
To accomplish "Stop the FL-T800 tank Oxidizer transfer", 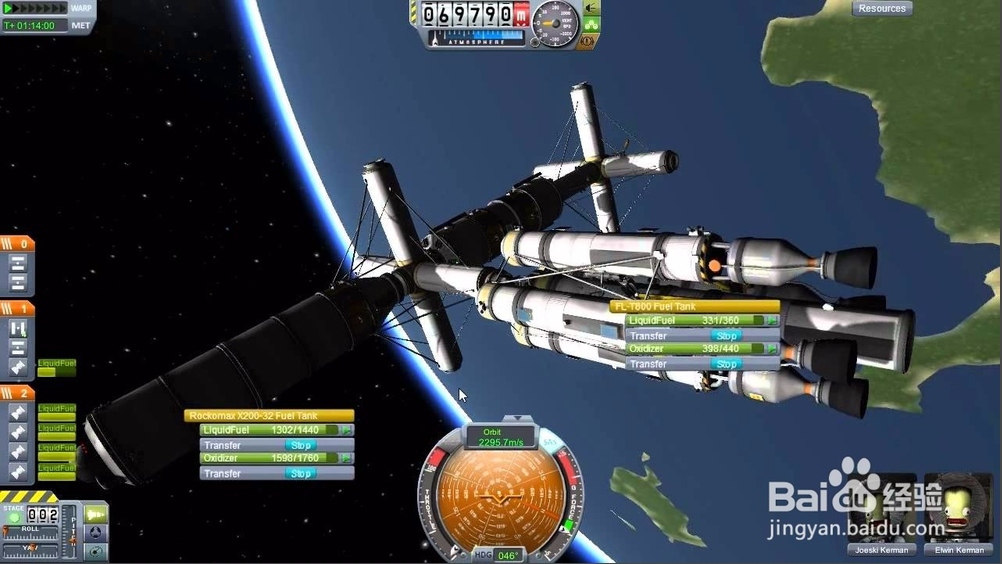I will (726, 364).
